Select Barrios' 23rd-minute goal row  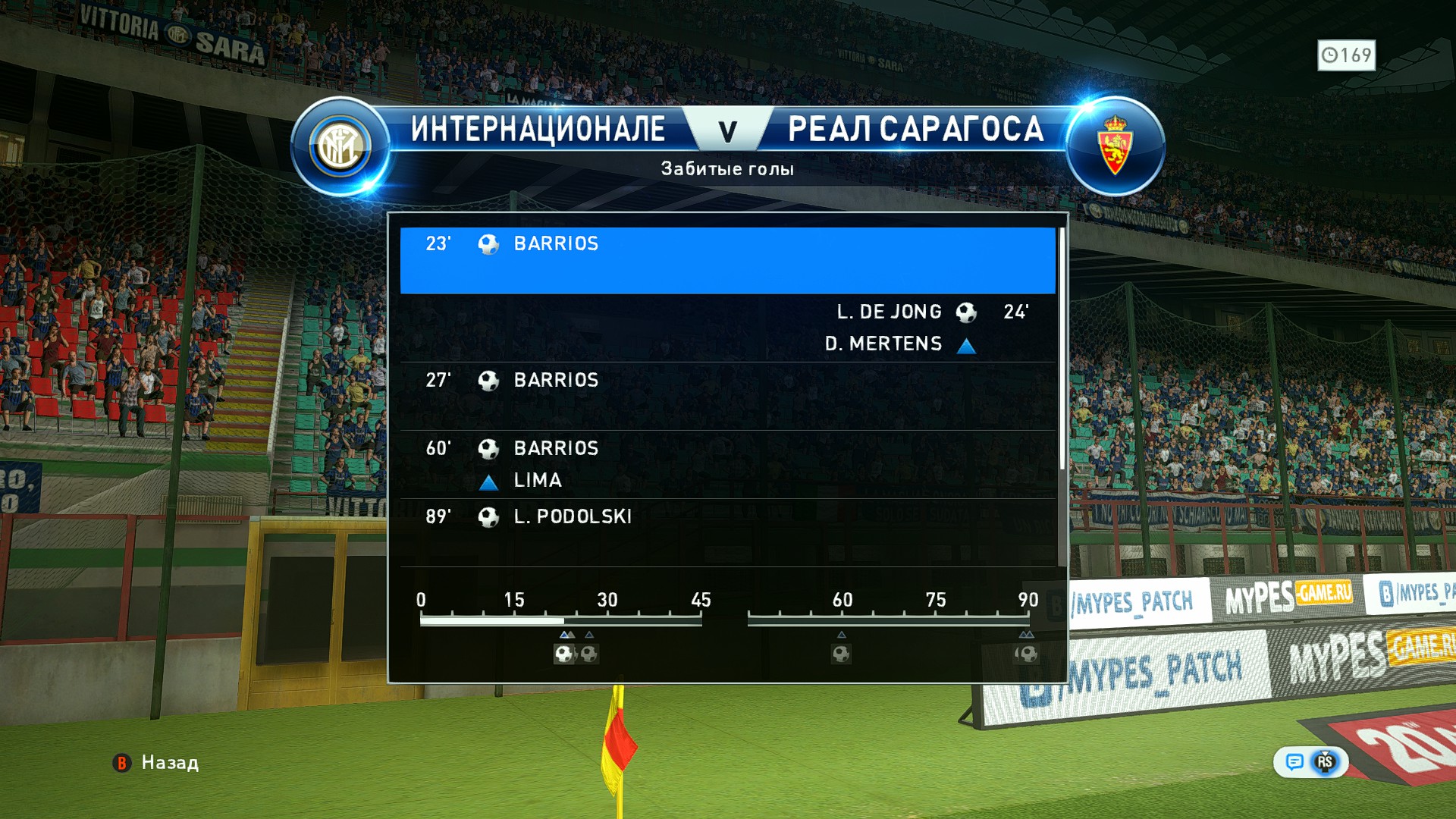(726, 259)
